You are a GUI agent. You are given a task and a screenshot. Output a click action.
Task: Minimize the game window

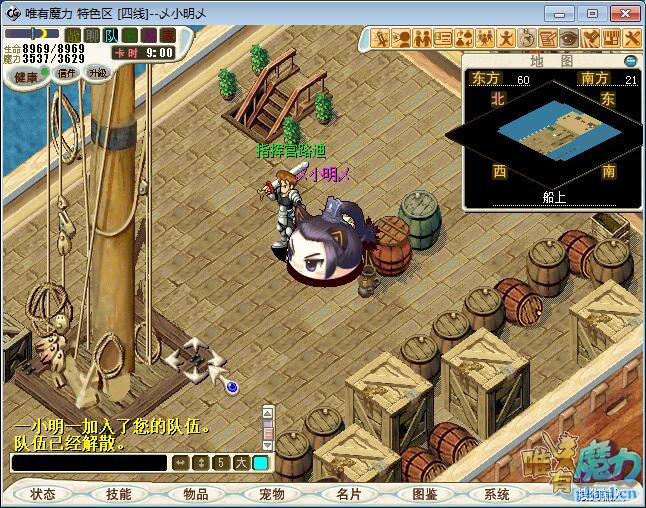(x=565, y=13)
